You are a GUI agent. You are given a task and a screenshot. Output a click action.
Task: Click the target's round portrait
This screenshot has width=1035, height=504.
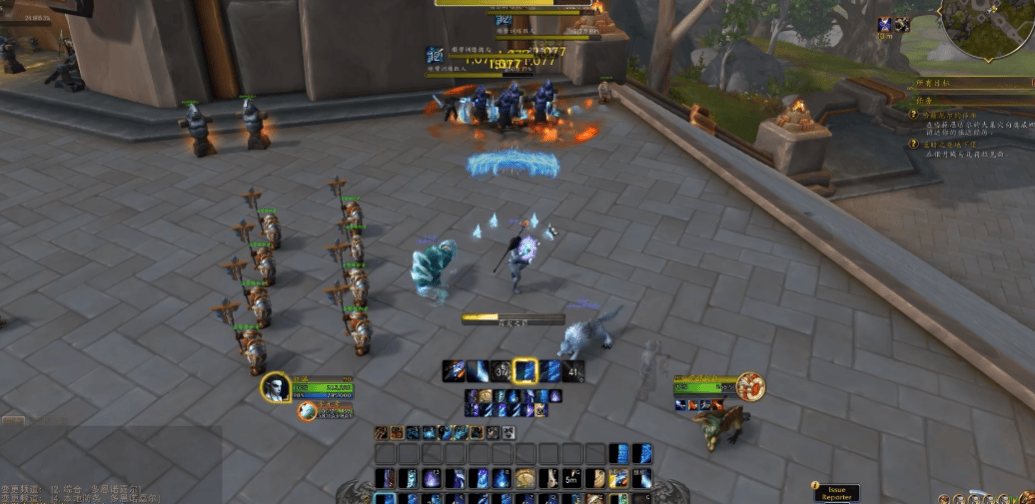750,386
